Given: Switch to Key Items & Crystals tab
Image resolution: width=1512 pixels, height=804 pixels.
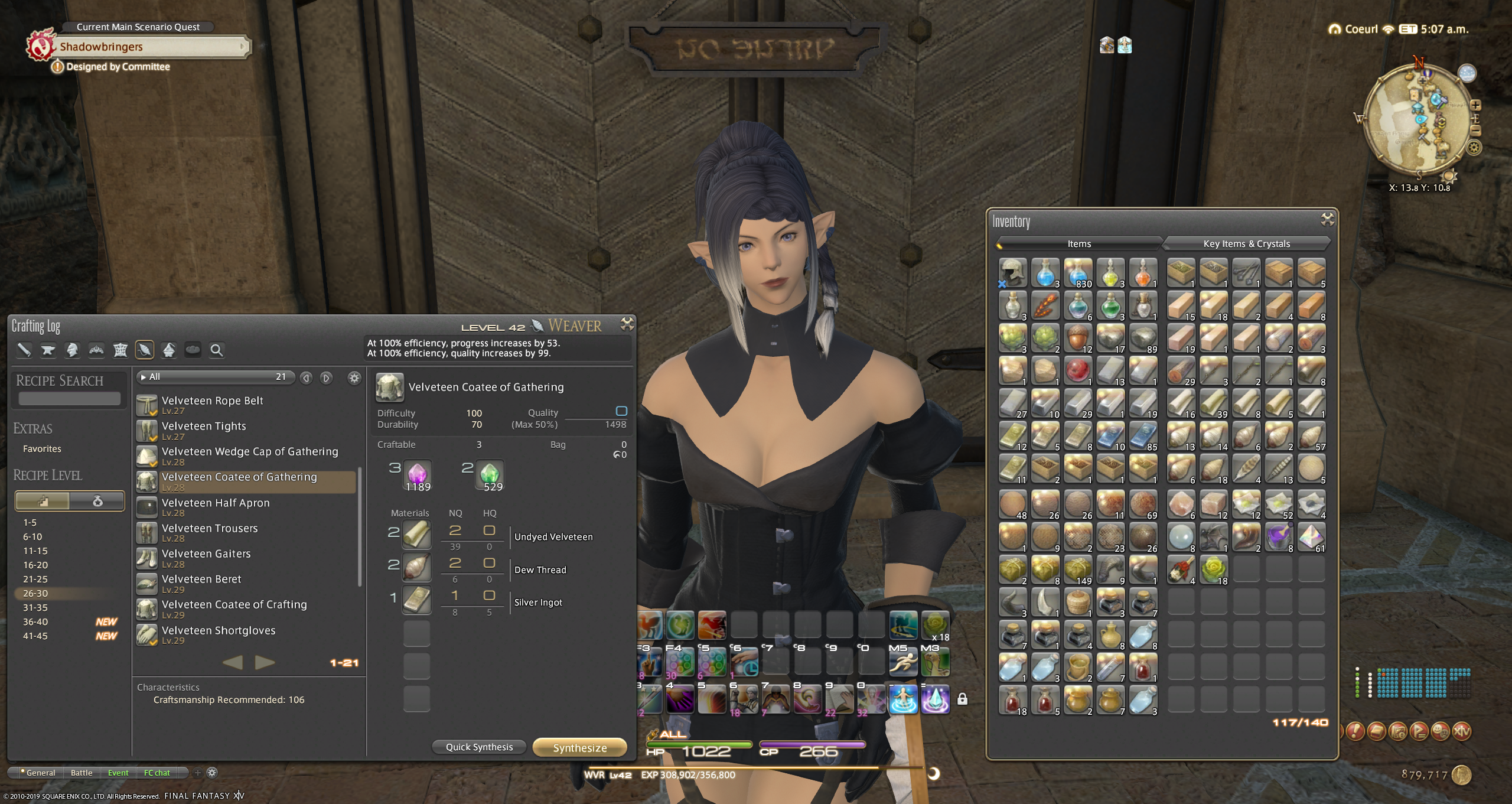Looking at the screenshot, I should click(x=1246, y=243).
